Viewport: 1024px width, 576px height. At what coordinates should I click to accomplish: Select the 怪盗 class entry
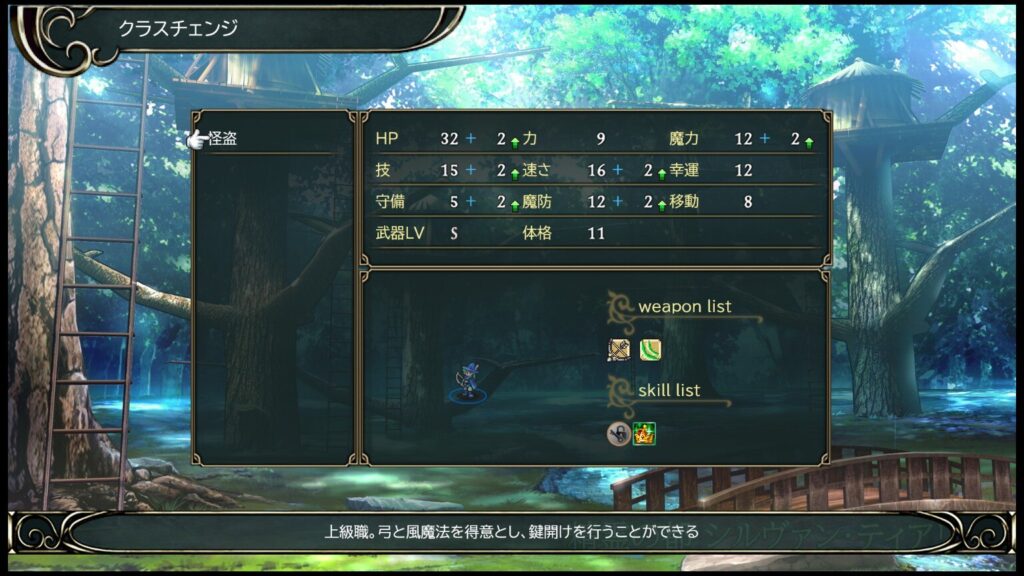pos(224,140)
